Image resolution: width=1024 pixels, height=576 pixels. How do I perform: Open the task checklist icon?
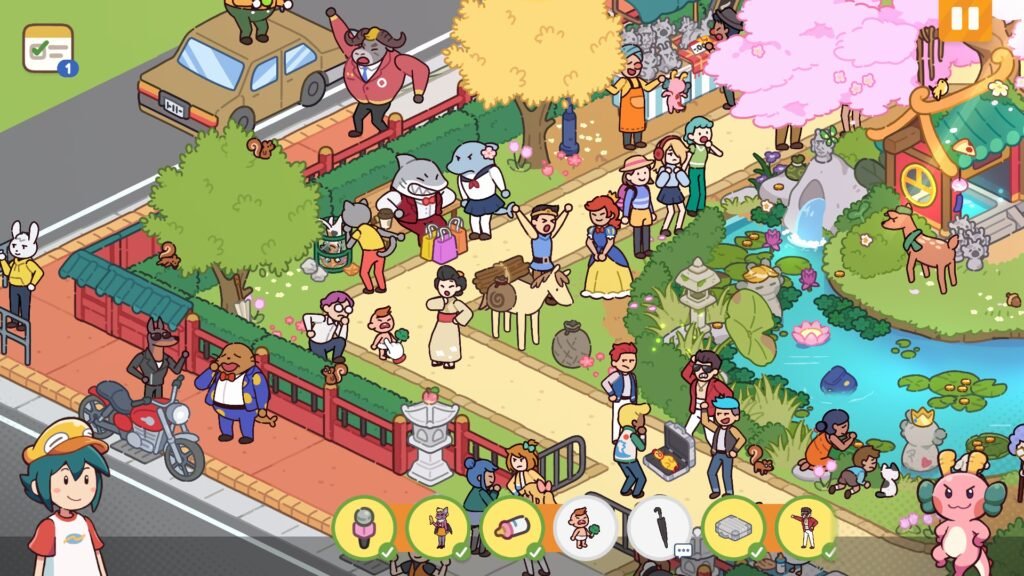click(x=48, y=48)
